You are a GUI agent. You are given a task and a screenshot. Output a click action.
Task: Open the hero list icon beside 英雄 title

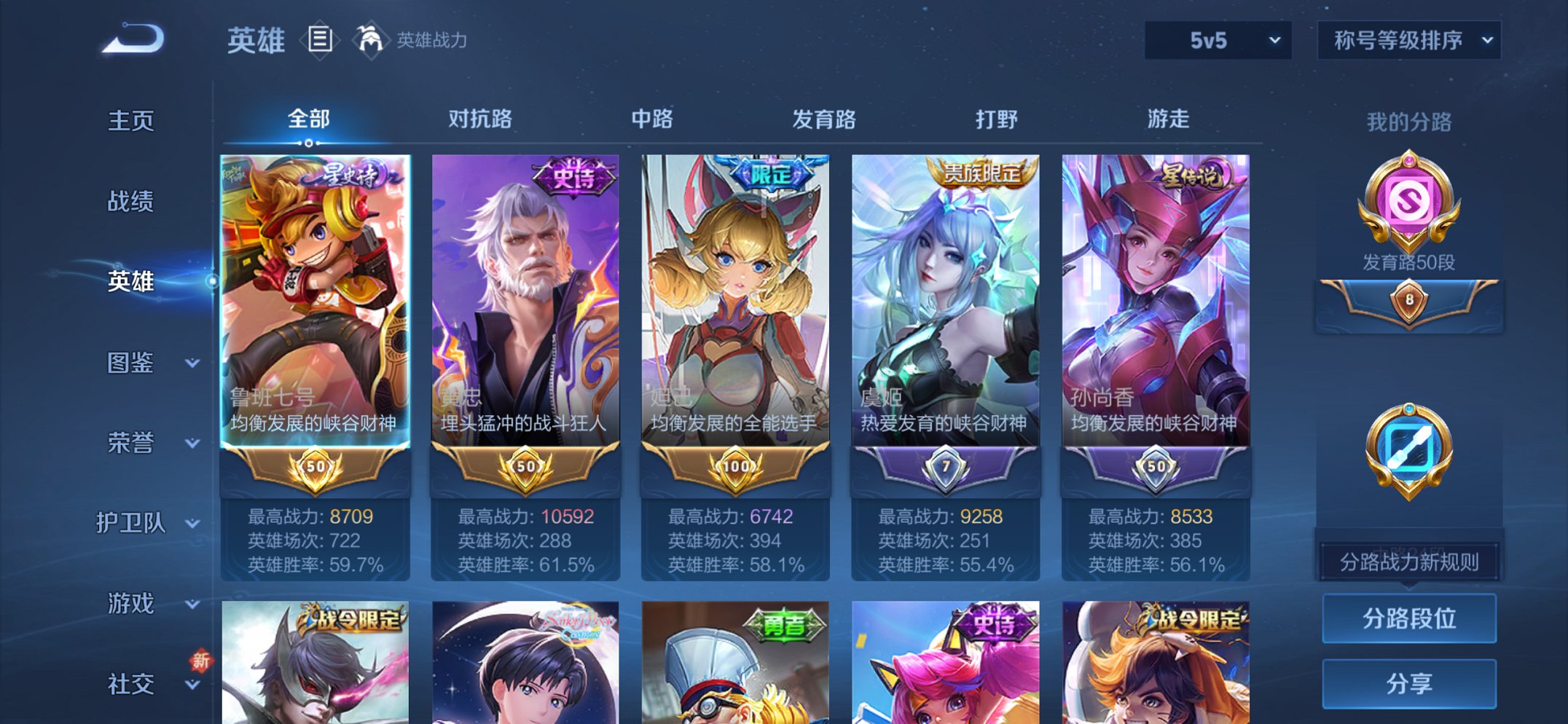tap(319, 40)
